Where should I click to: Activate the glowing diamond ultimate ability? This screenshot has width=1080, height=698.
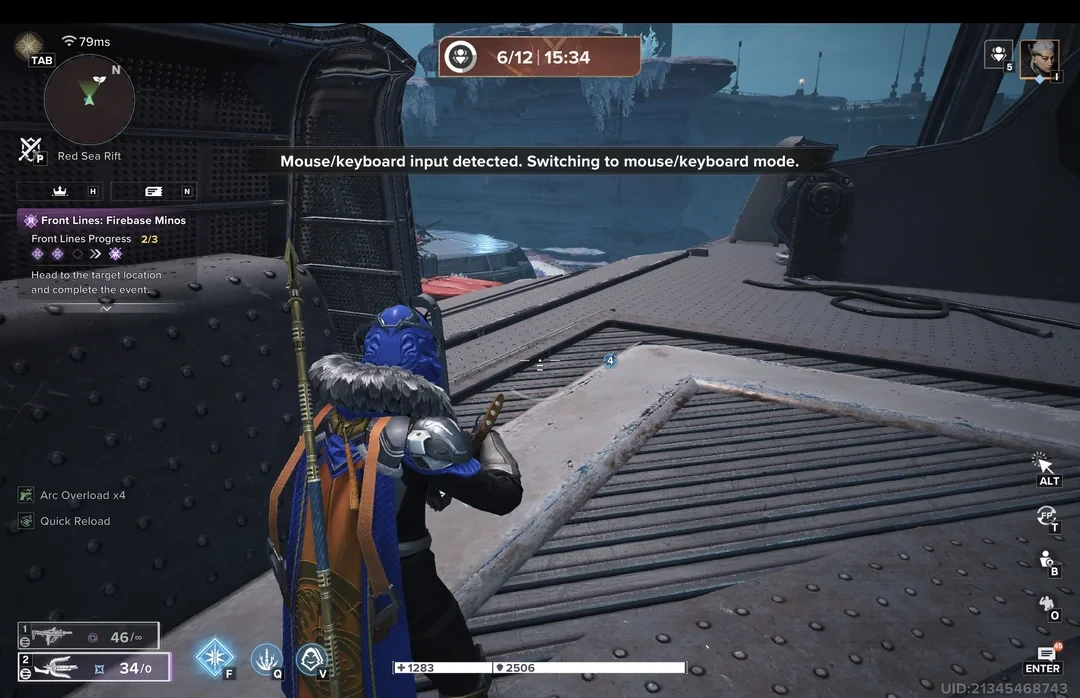point(214,656)
